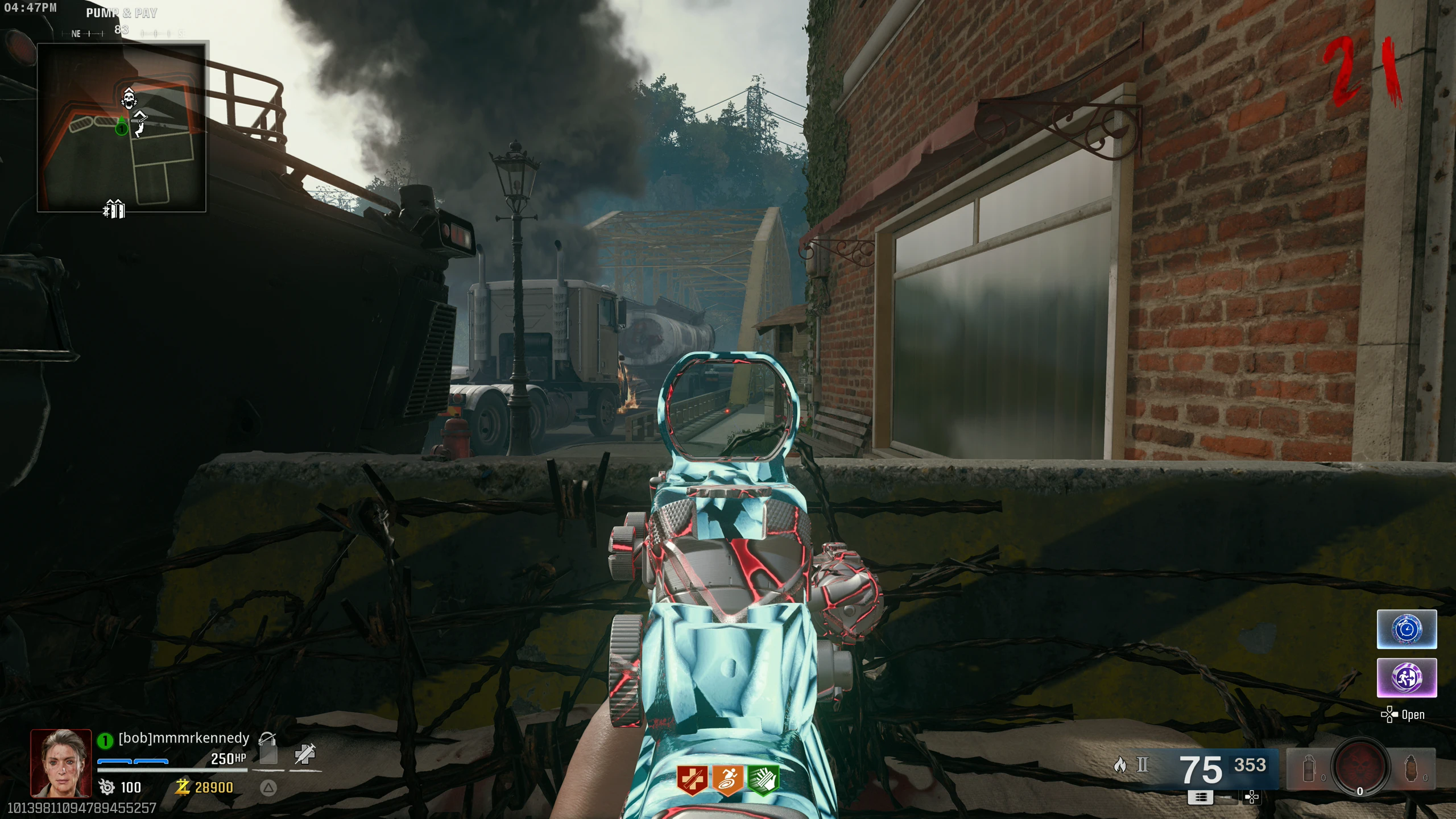Click the muted headphones icon
The height and width of the screenshot is (819, 1456).
click(267, 739)
